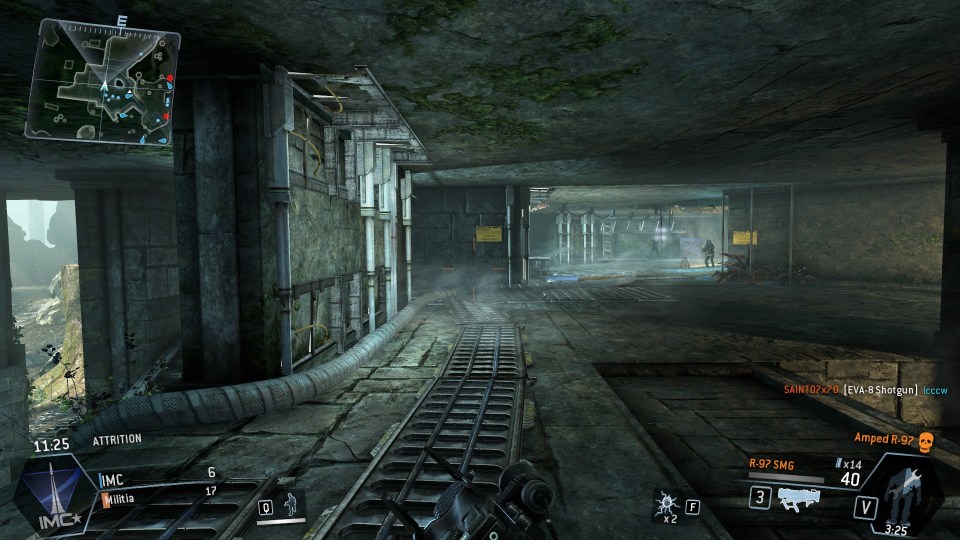Activate the cloak tactical ability icon

[291, 503]
